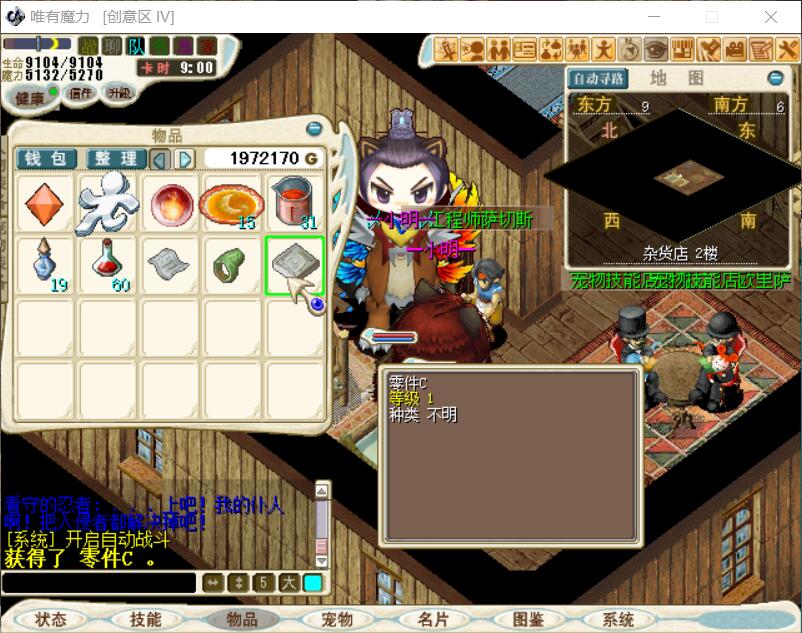This screenshot has height=633, width=802.
Task: Open the 钱包 wallet button
Action: pos(46,159)
